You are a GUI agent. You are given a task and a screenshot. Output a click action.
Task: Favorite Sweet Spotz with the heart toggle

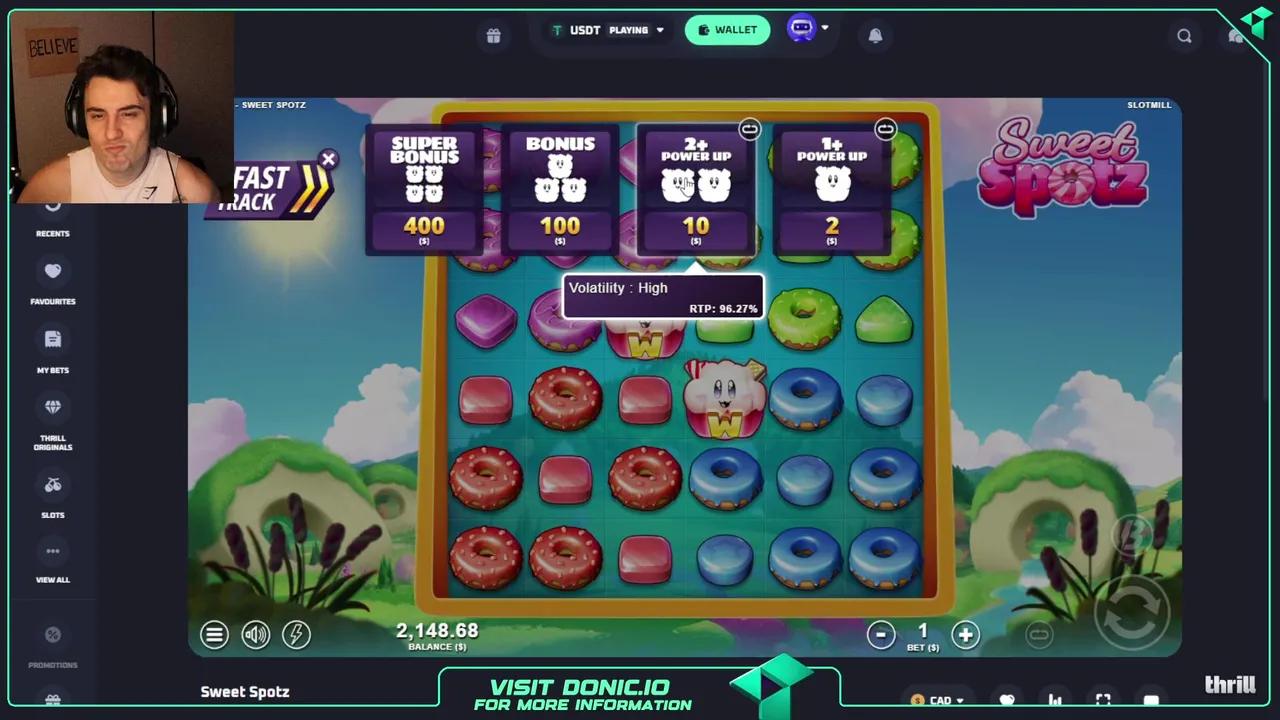1007,700
